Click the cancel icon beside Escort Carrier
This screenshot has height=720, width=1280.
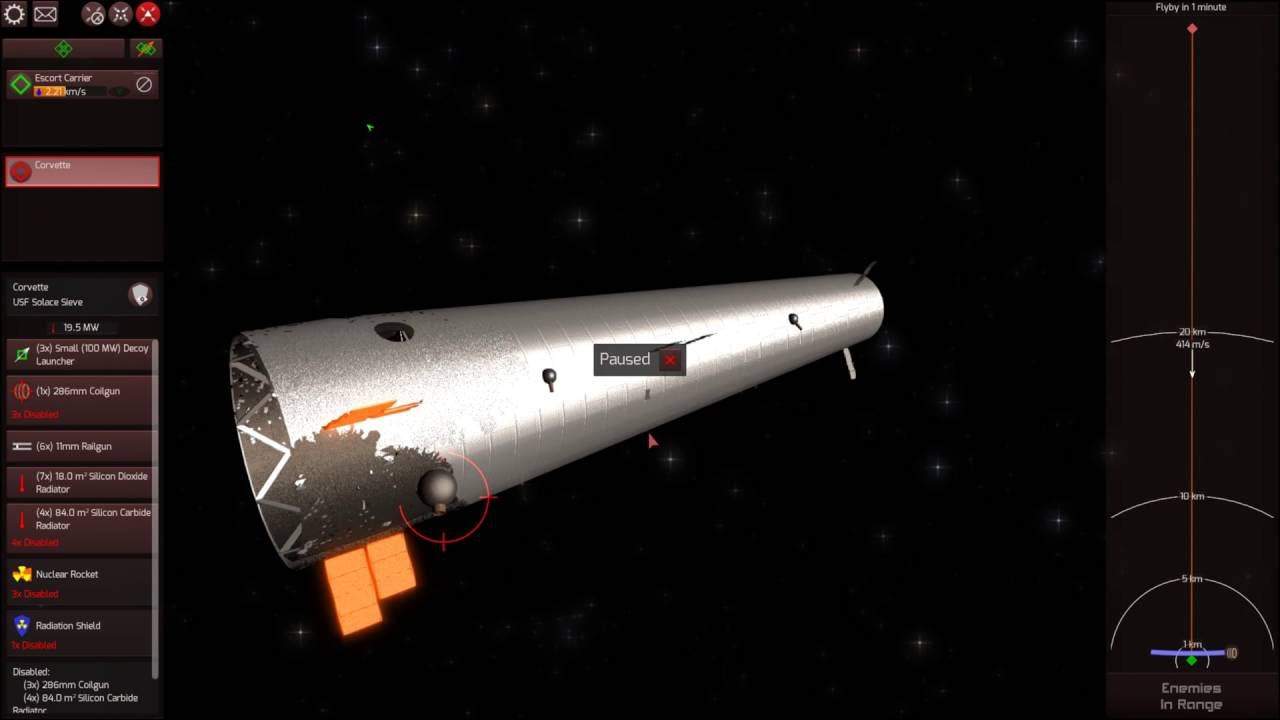tap(144, 85)
